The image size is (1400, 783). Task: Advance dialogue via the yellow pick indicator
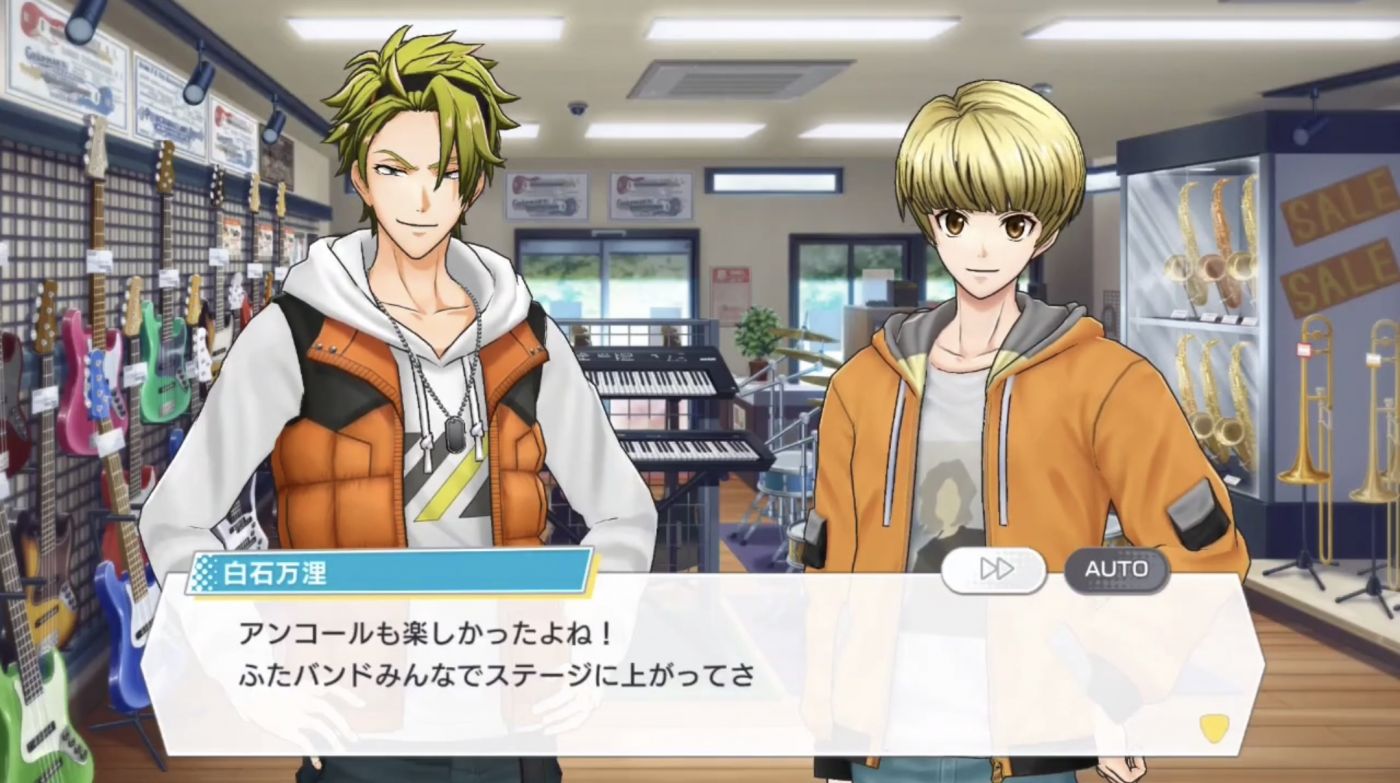click(x=1214, y=727)
